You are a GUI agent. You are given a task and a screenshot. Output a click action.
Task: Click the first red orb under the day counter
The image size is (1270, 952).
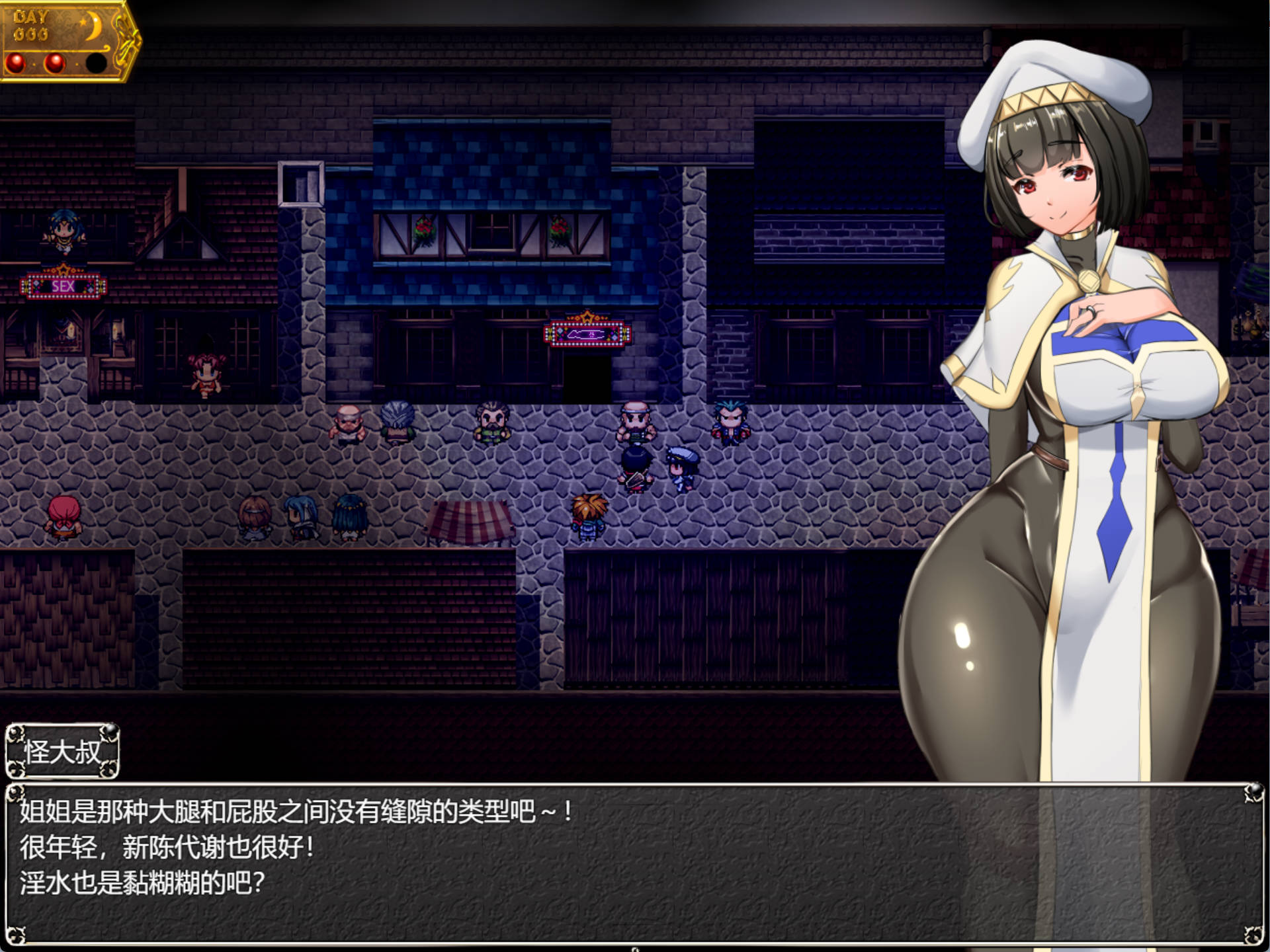point(16,63)
